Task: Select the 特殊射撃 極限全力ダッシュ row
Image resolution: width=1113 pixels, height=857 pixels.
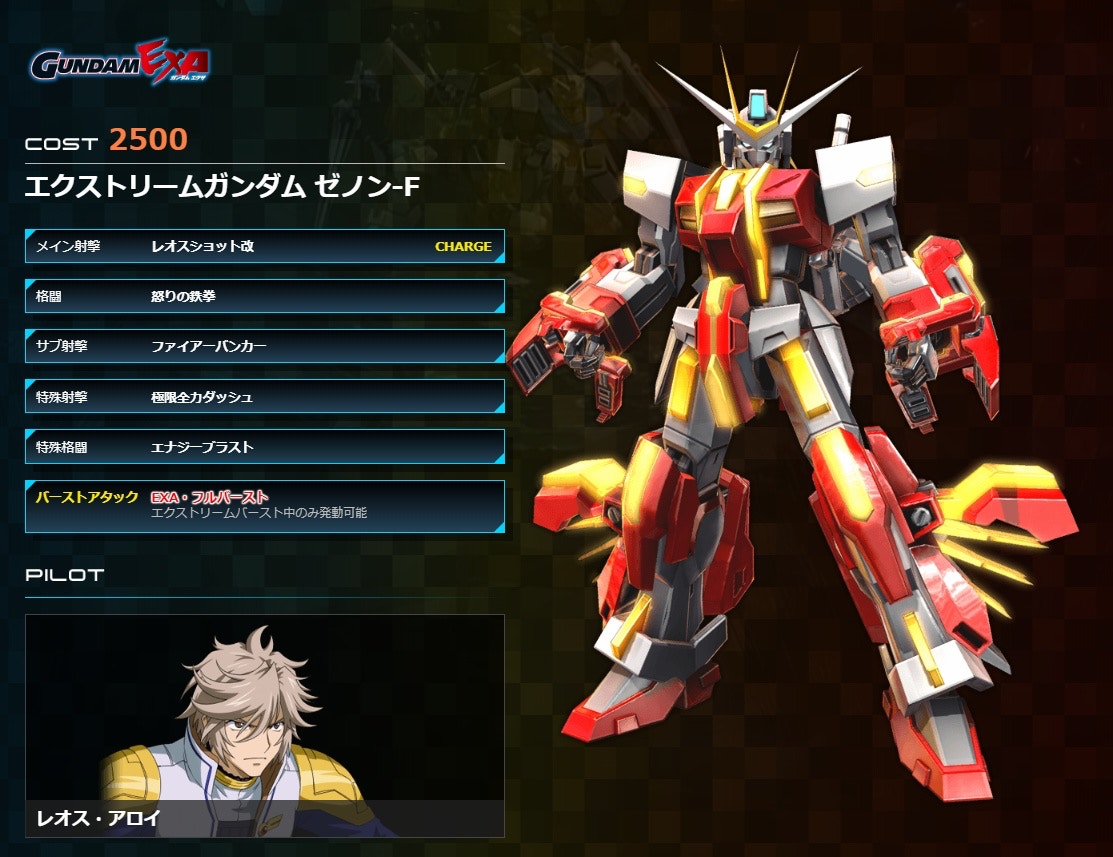Action: [264, 397]
